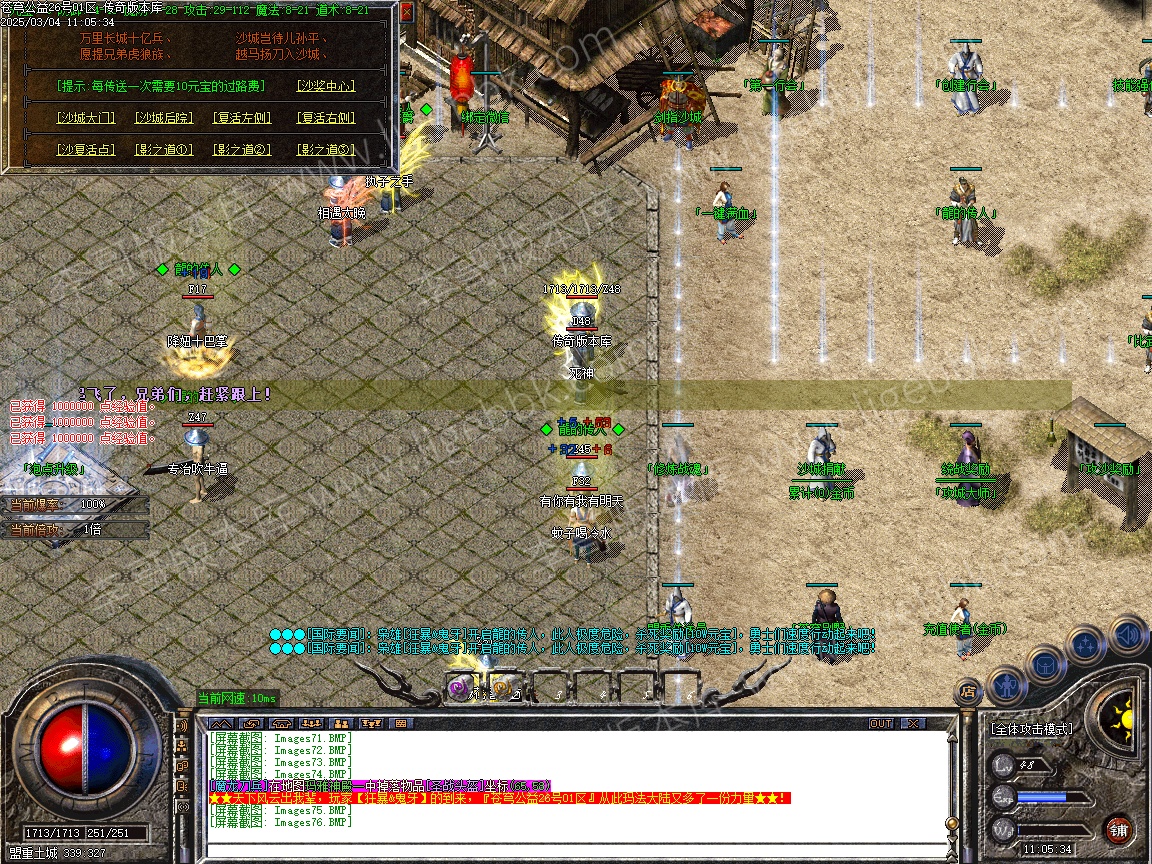Toggle sound with the speaker button
This screenshot has height=864, width=1152.
[1127, 634]
